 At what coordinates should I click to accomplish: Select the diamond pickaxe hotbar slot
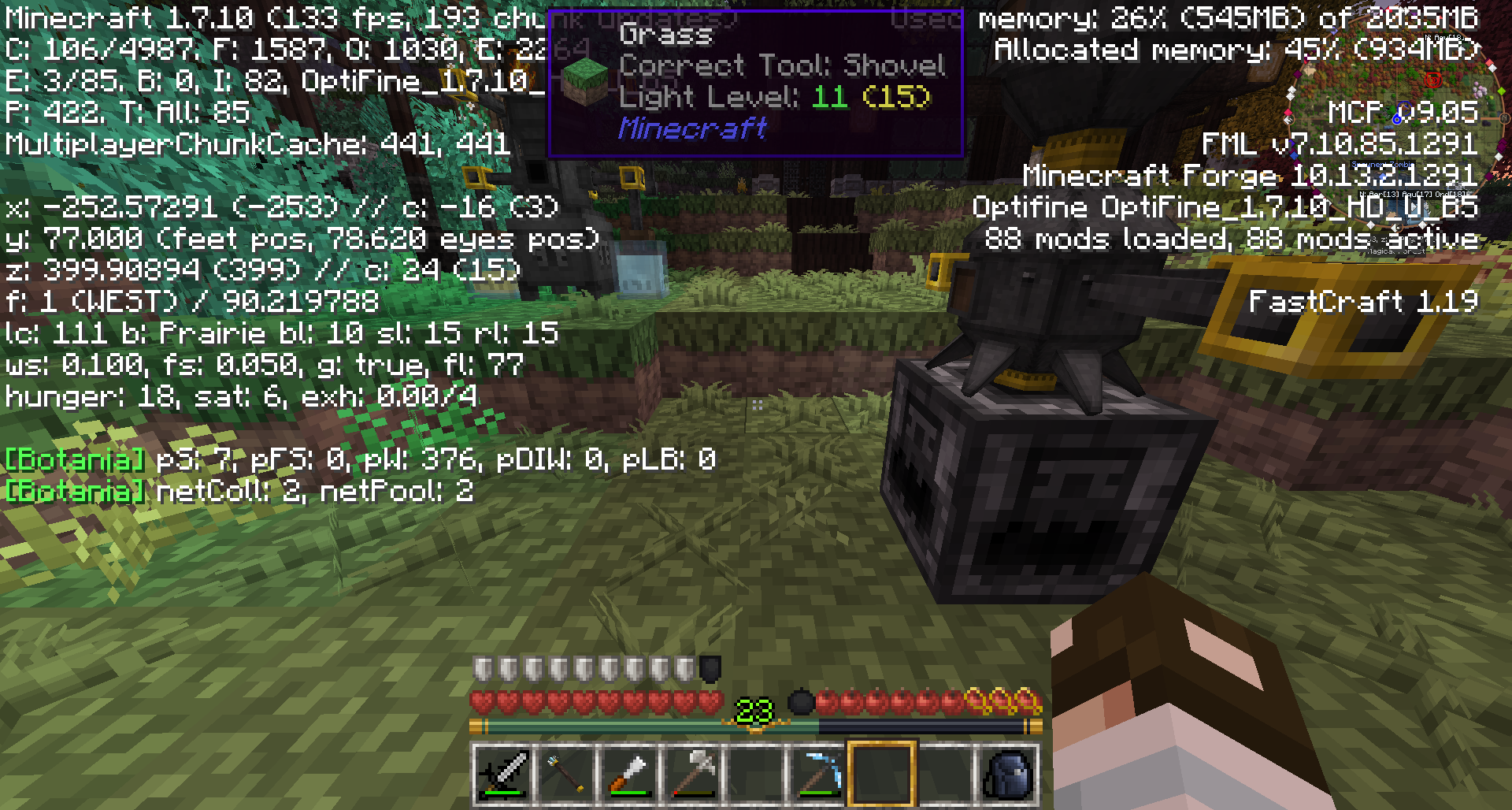click(818, 773)
